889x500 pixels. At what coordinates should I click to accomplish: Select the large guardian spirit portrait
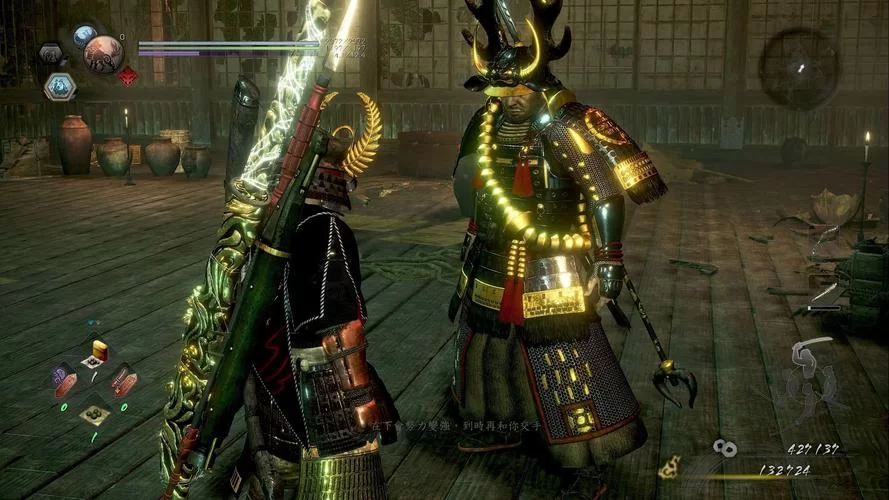103,54
